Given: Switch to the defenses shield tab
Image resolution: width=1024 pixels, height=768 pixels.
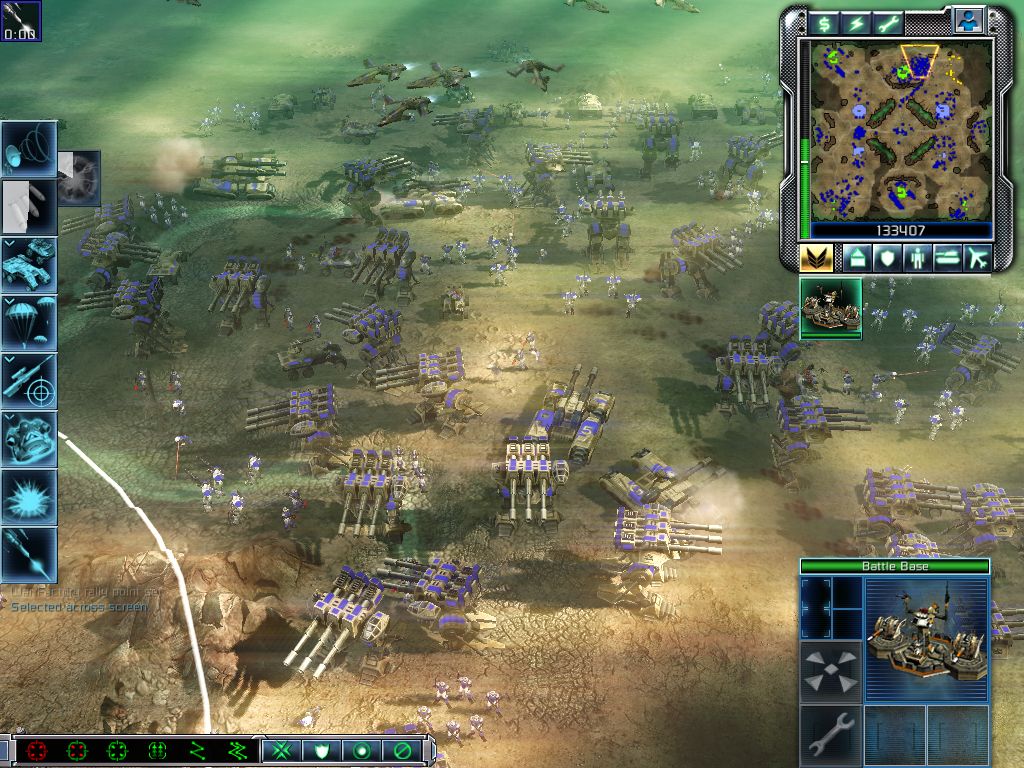Looking at the screenshot, I should (x=886, y=258).
